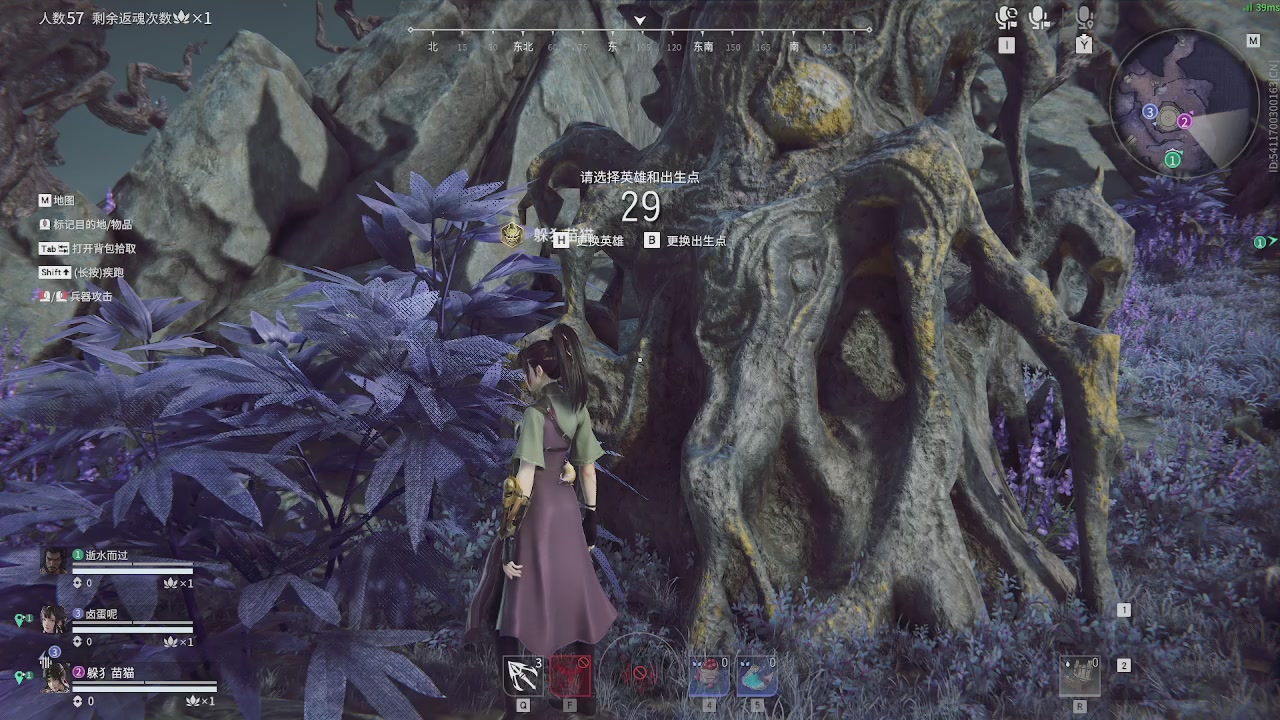1280x720 pixels.
Task: Select the red disabled skill icon
Action: click(x=570, y=676)
